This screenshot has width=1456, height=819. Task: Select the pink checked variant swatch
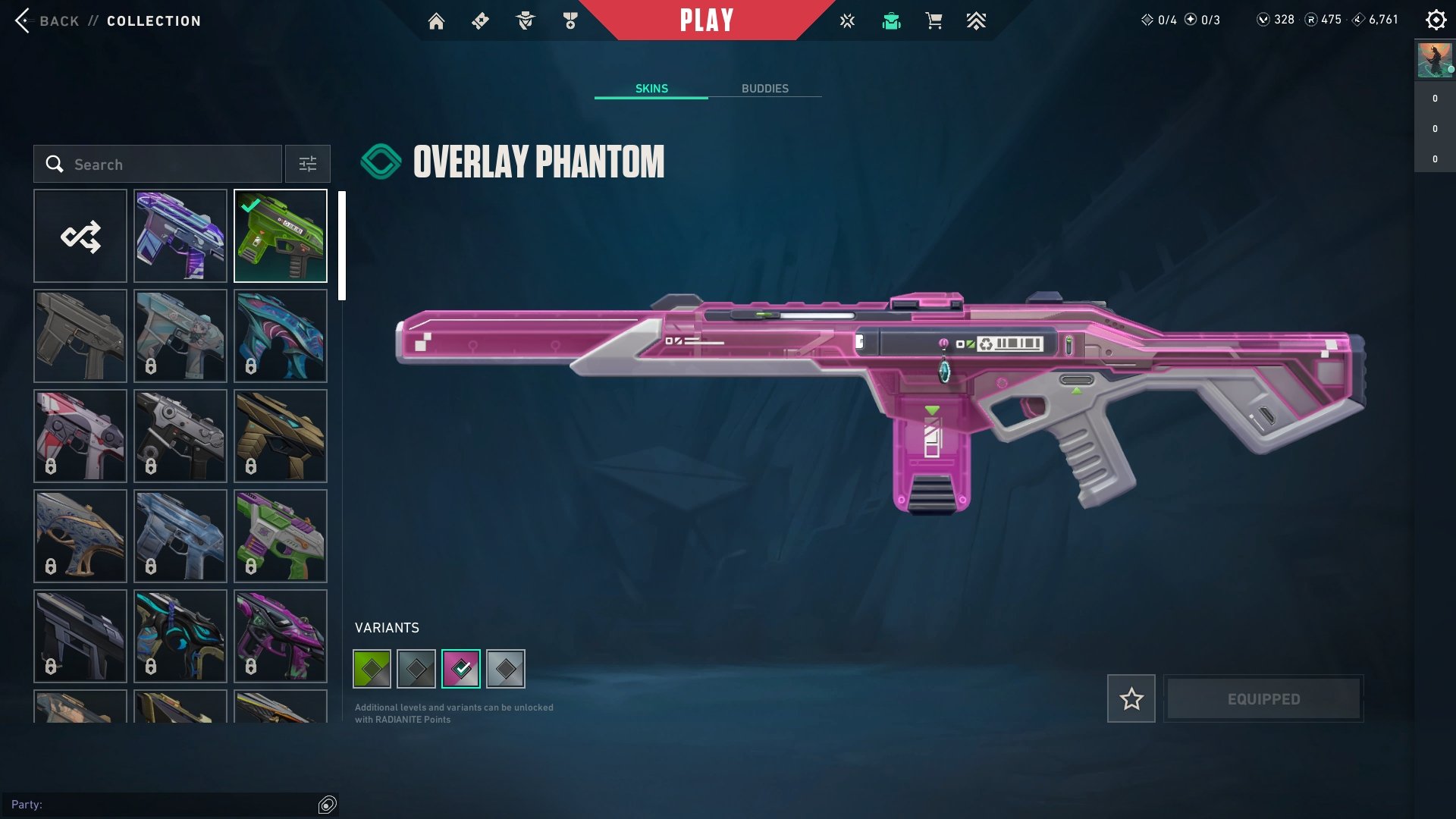click(460, 668)
